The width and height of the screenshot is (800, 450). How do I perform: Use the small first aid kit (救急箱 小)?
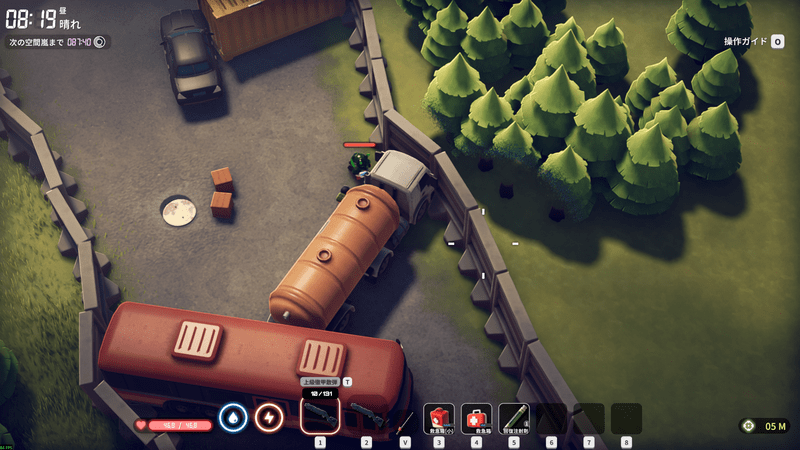click(x=439, y=417)
